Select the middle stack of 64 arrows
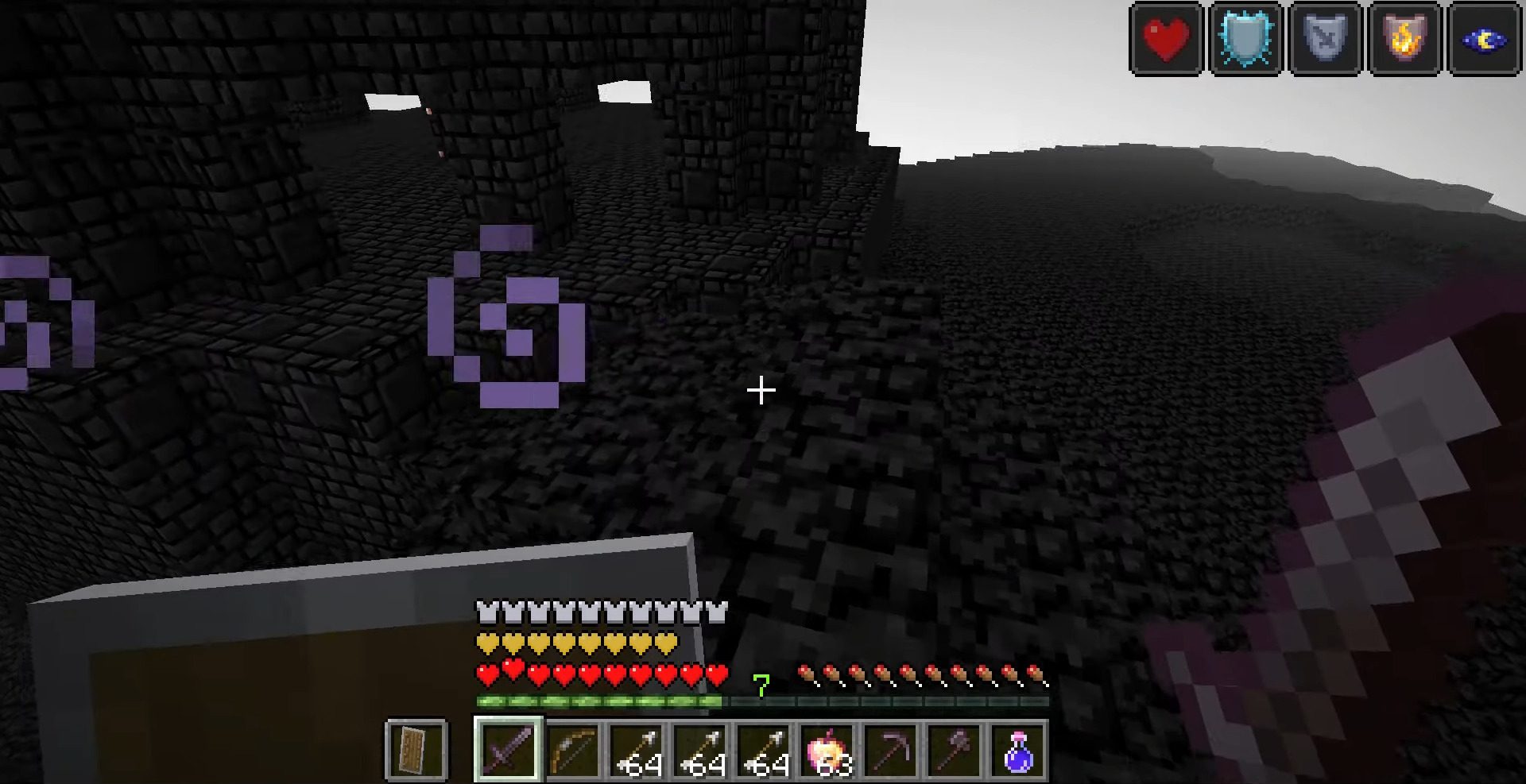The height and width of the screenshot is (784, 1526). pos(699,751)
